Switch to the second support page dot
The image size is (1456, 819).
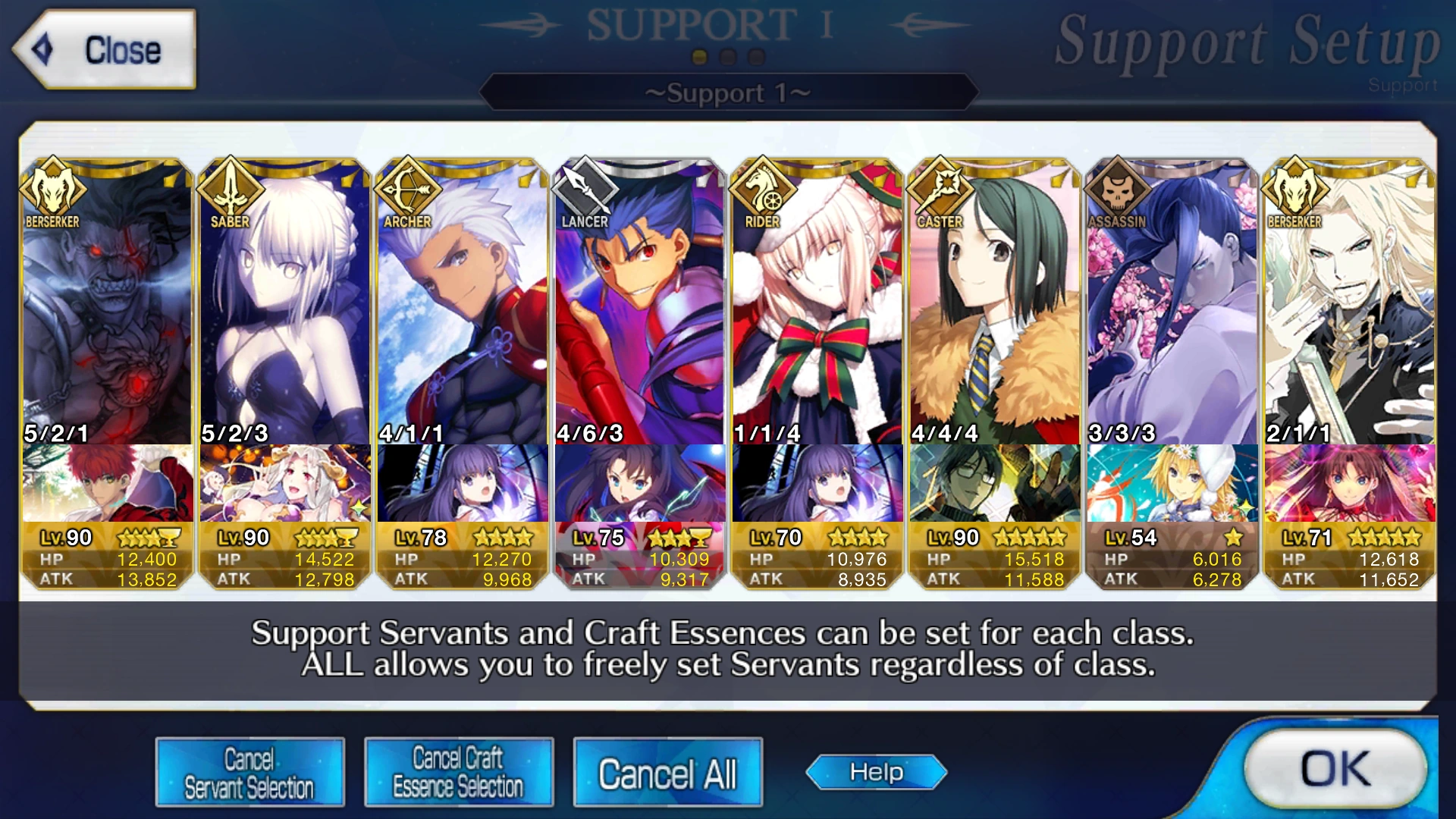(x=726, y=55)
